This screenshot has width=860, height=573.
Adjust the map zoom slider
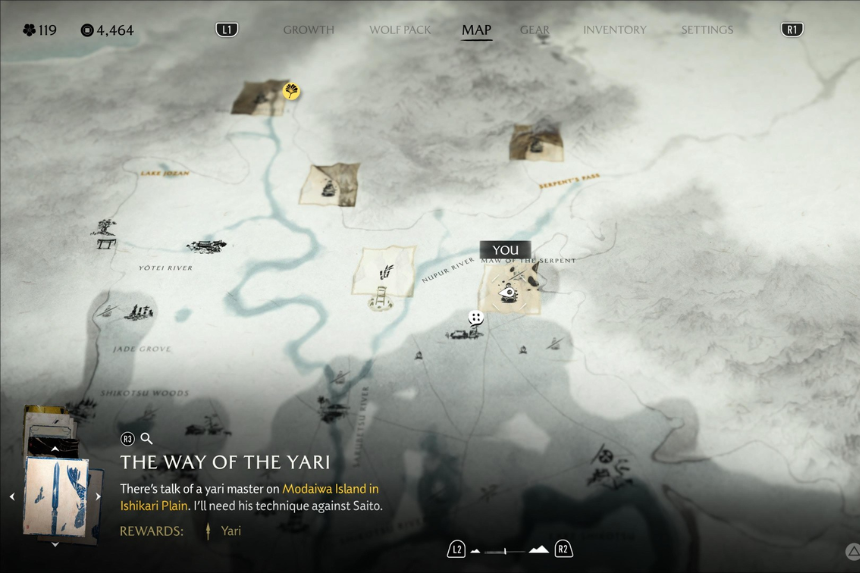[505, 550]
